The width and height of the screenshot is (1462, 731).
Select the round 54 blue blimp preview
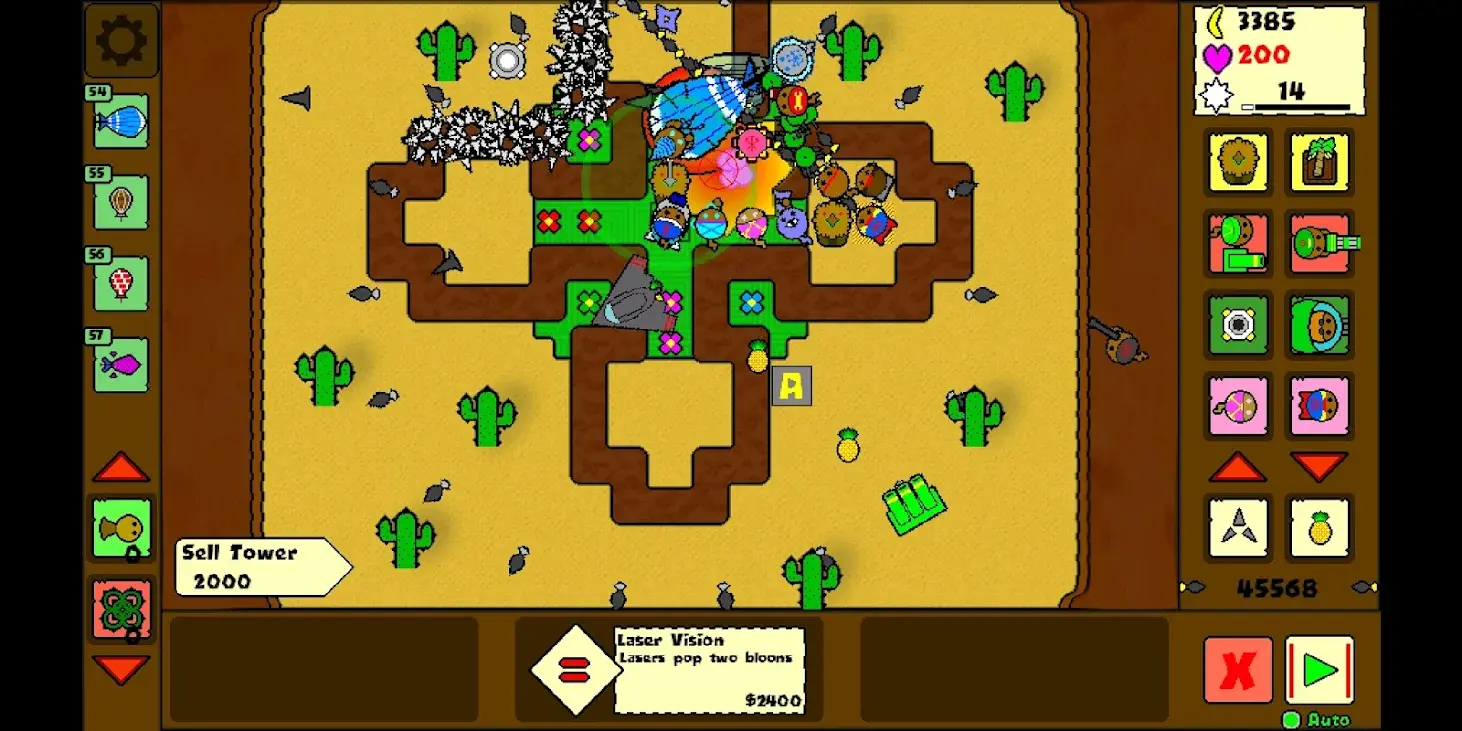point(121,122)
